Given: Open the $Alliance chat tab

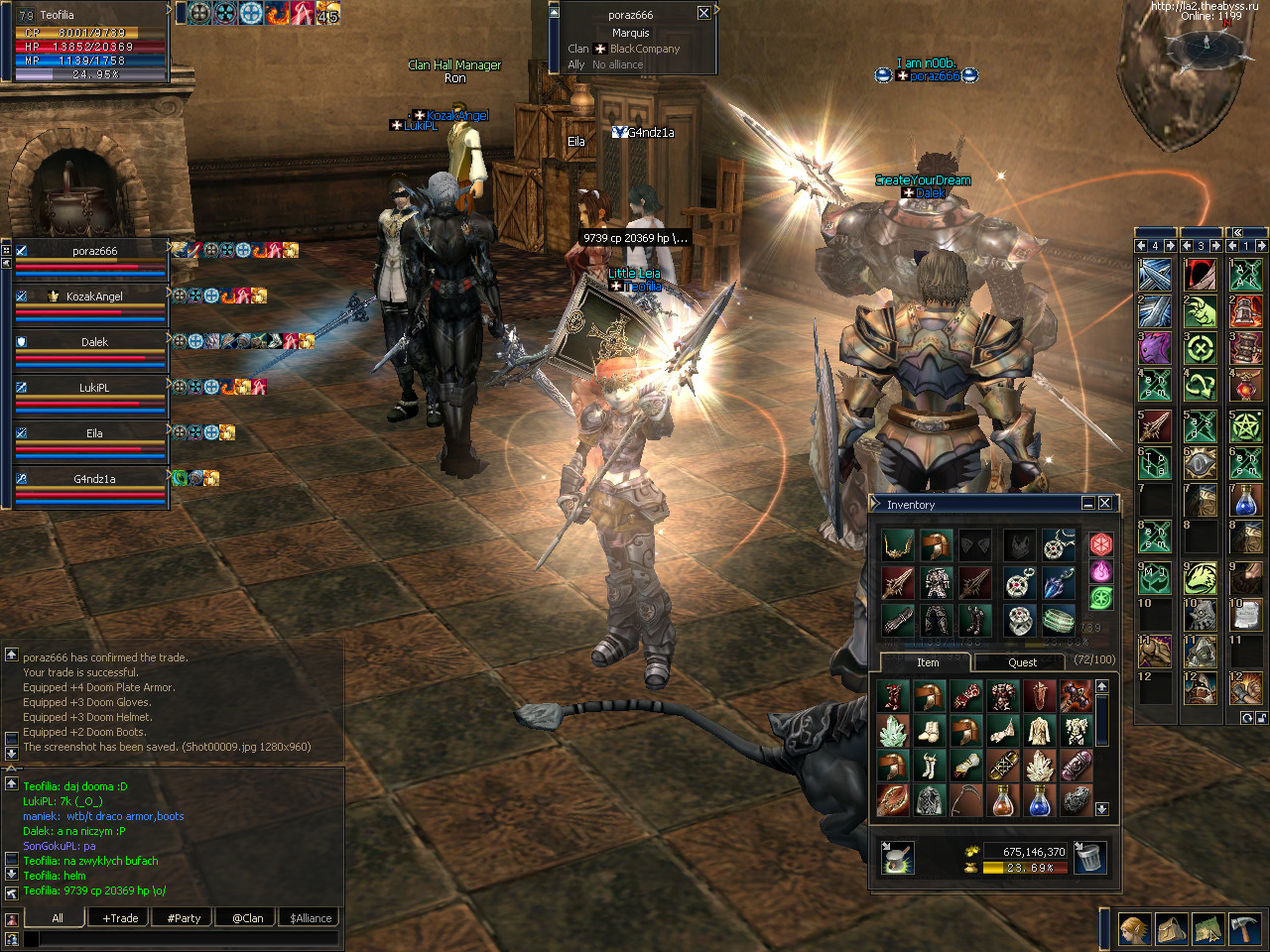Looking at the screenshot, I should click(x=311, y=918).
